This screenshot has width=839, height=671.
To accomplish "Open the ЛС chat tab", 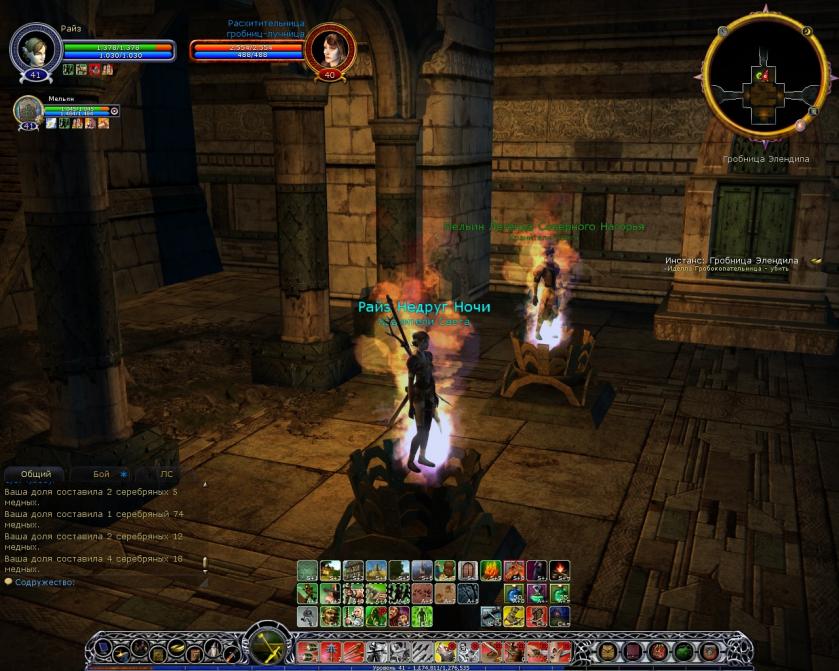I will click(x=166, y=474).
